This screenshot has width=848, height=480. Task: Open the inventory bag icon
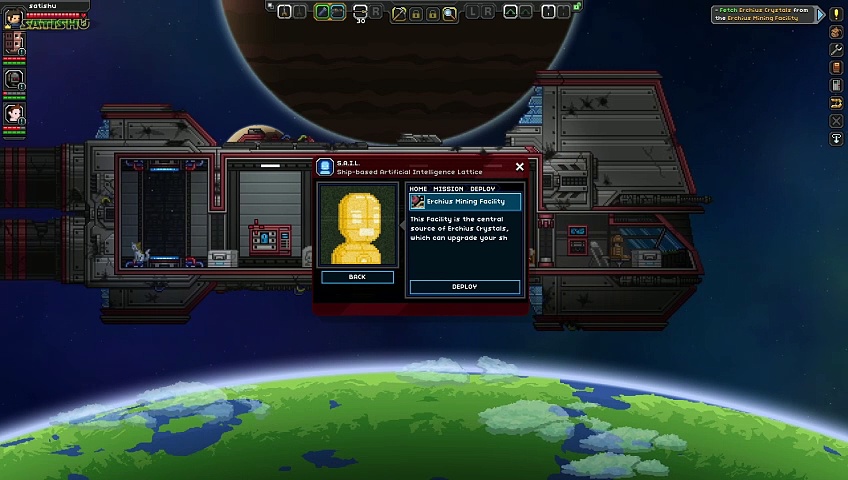pos(836,32)
